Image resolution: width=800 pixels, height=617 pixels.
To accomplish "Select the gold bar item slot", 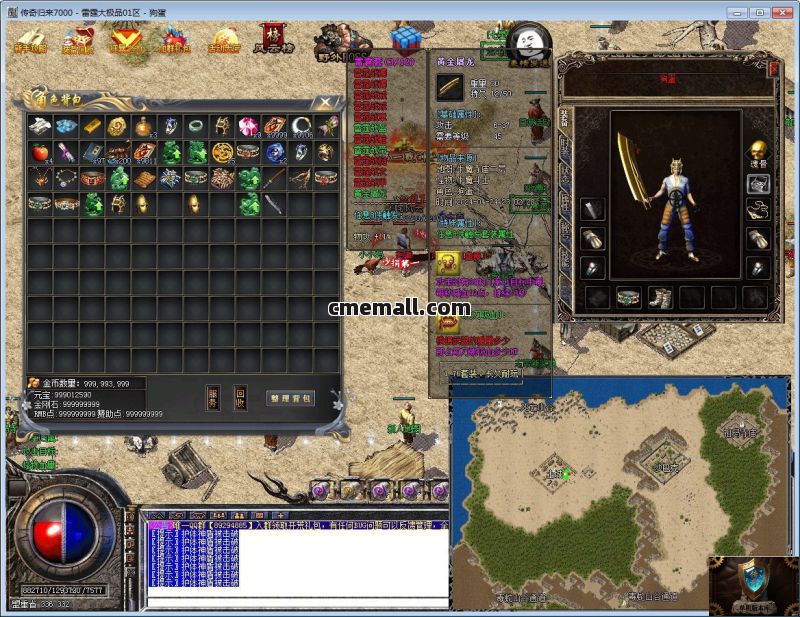I will click(92, 127).
